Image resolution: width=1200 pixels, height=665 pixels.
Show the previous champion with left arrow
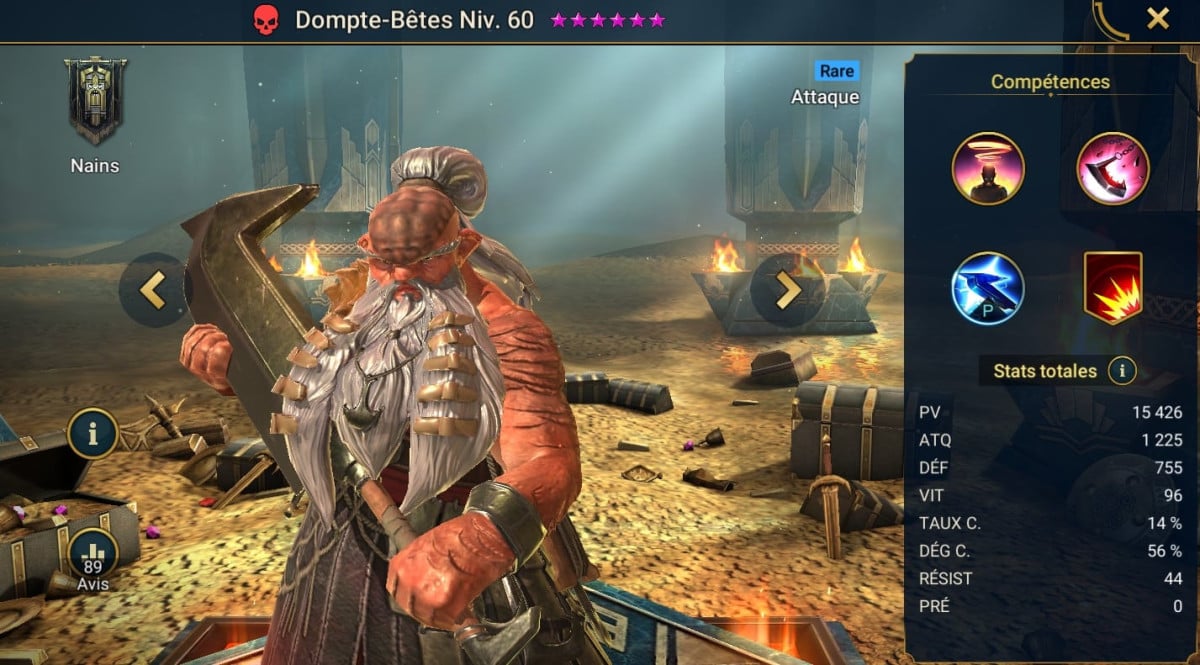152,290
